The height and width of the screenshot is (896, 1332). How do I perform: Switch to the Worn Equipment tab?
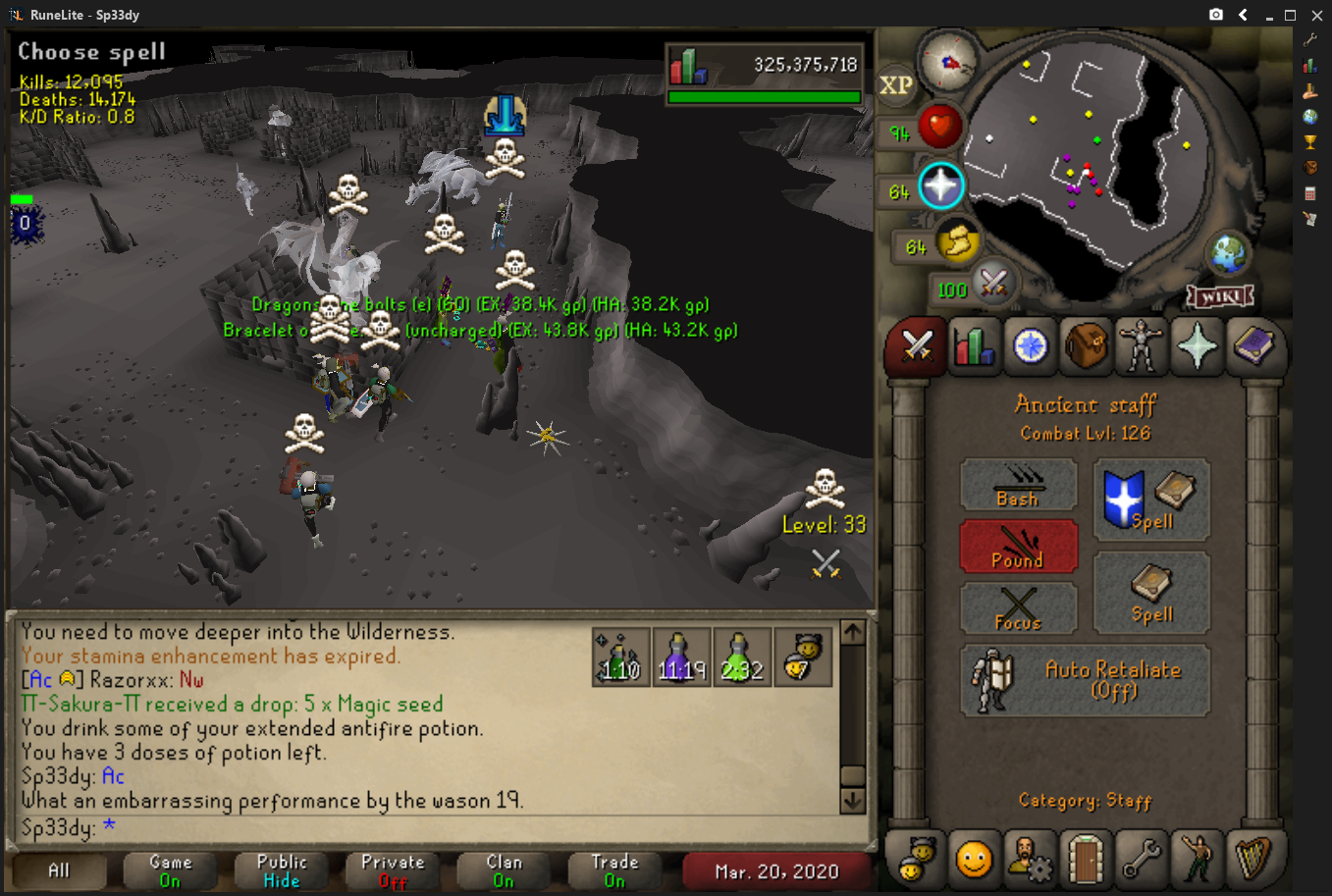1142,346
